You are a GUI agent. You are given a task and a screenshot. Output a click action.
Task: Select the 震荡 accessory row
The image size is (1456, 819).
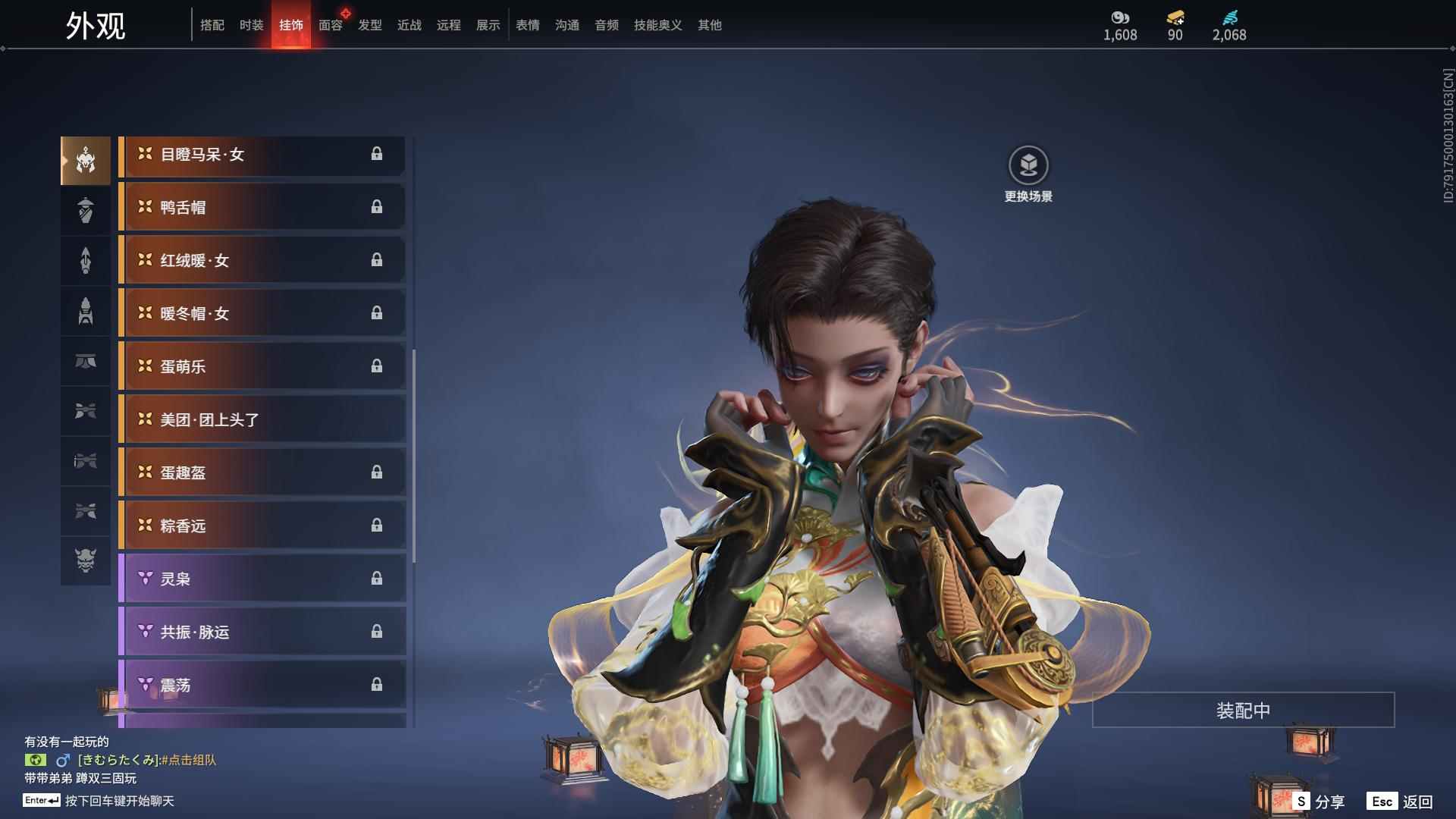[x=262, y=685]
